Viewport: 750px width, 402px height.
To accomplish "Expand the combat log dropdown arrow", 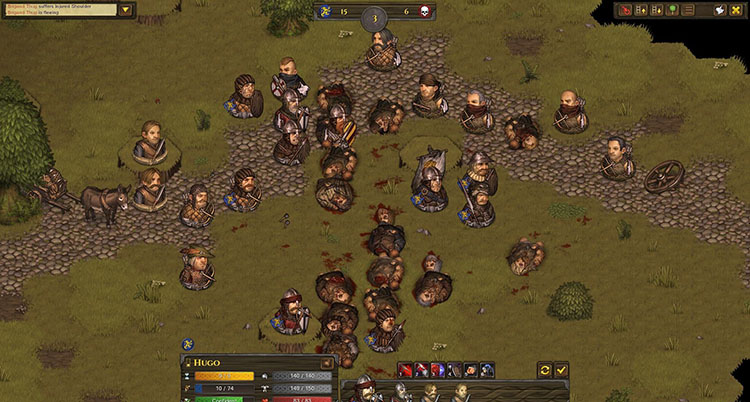I will point(125,10).
